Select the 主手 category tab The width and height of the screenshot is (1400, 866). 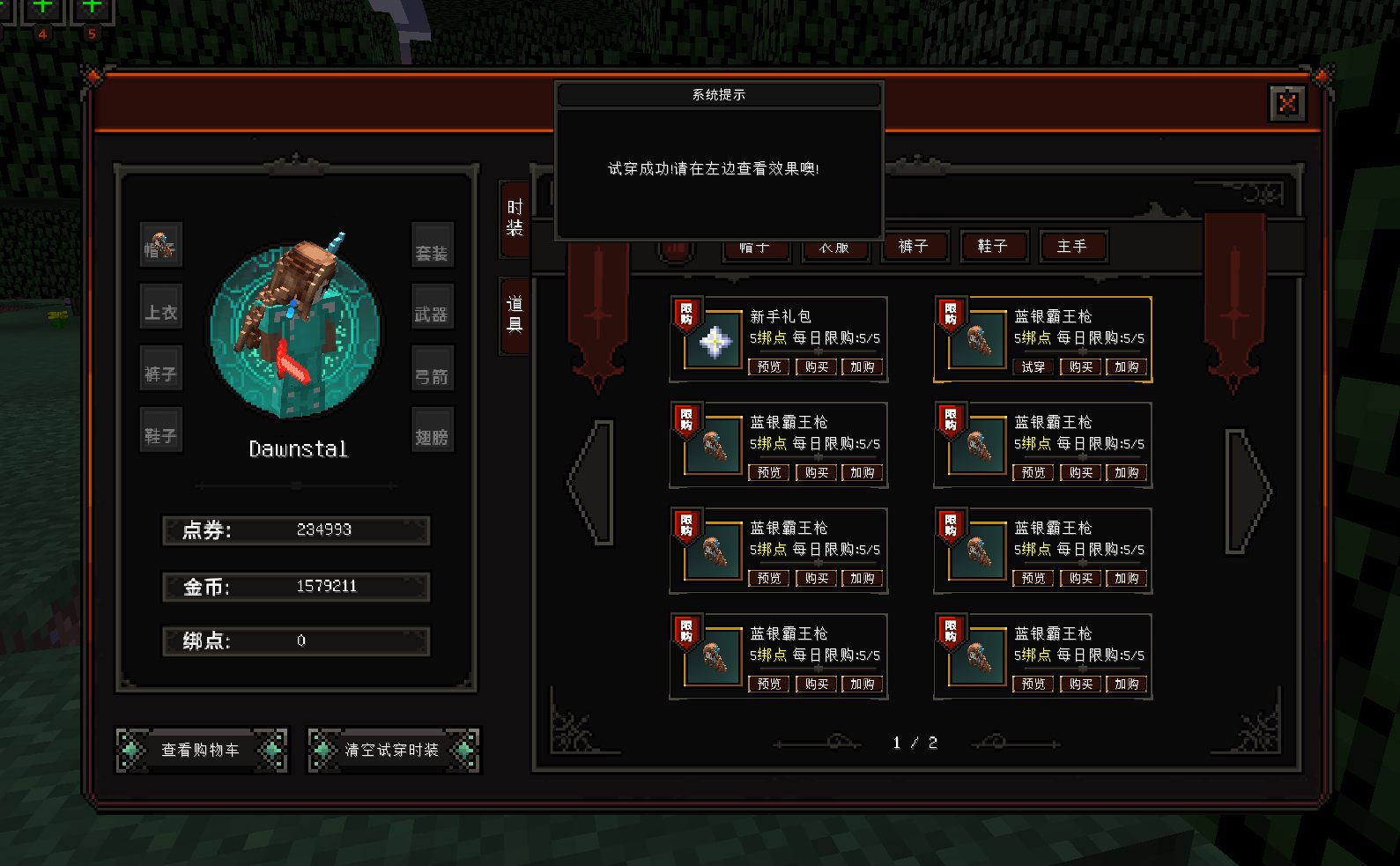click(1071, 247)
